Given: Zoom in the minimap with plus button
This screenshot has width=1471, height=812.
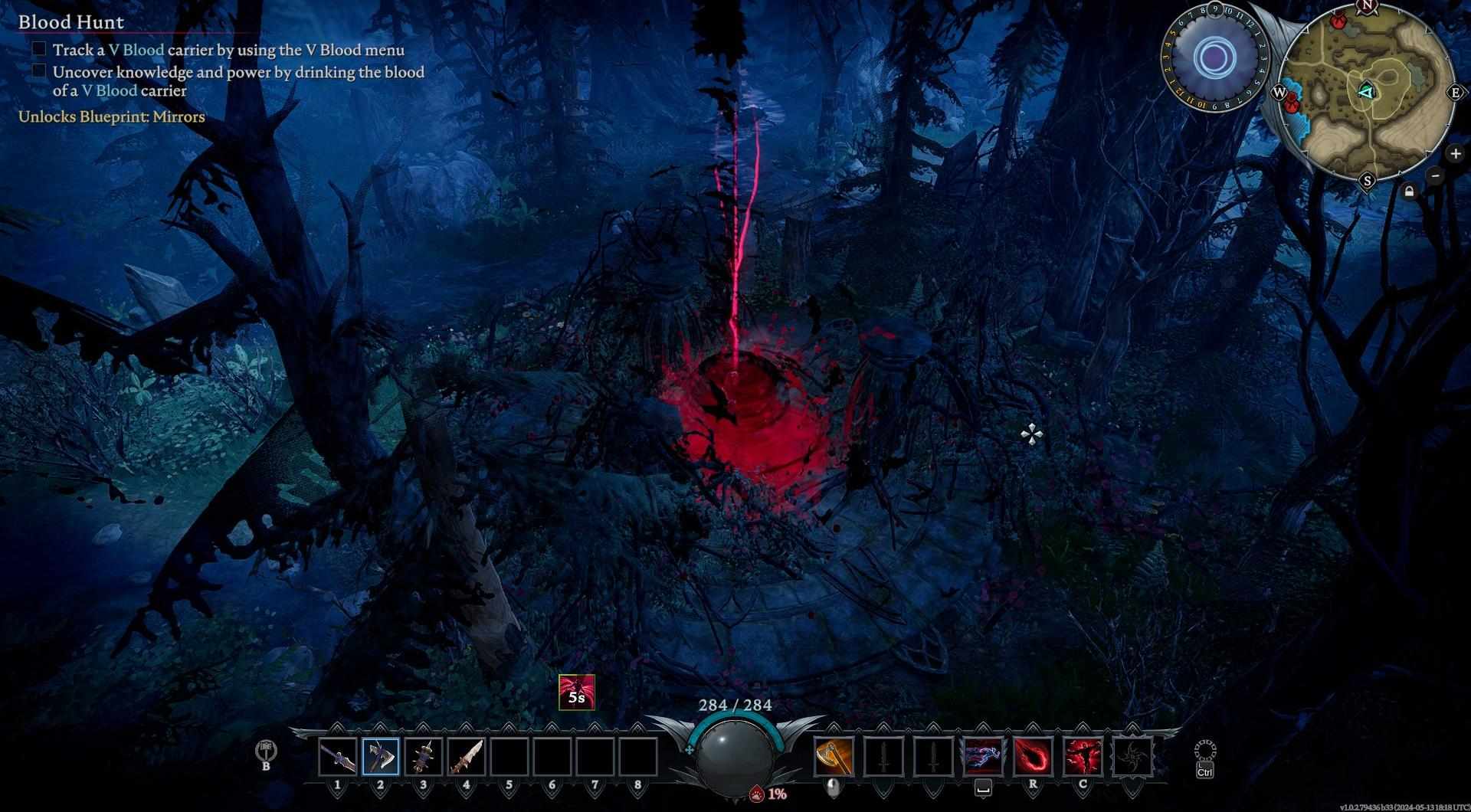Looking at the screenshot, I should pyautogui.click(x=1456, y=154).
